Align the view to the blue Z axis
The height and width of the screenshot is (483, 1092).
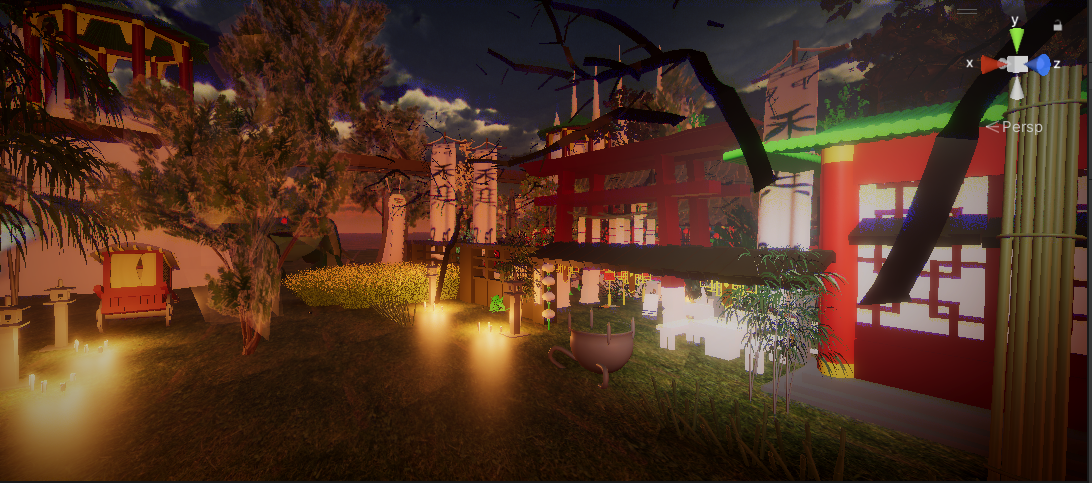1041,65
